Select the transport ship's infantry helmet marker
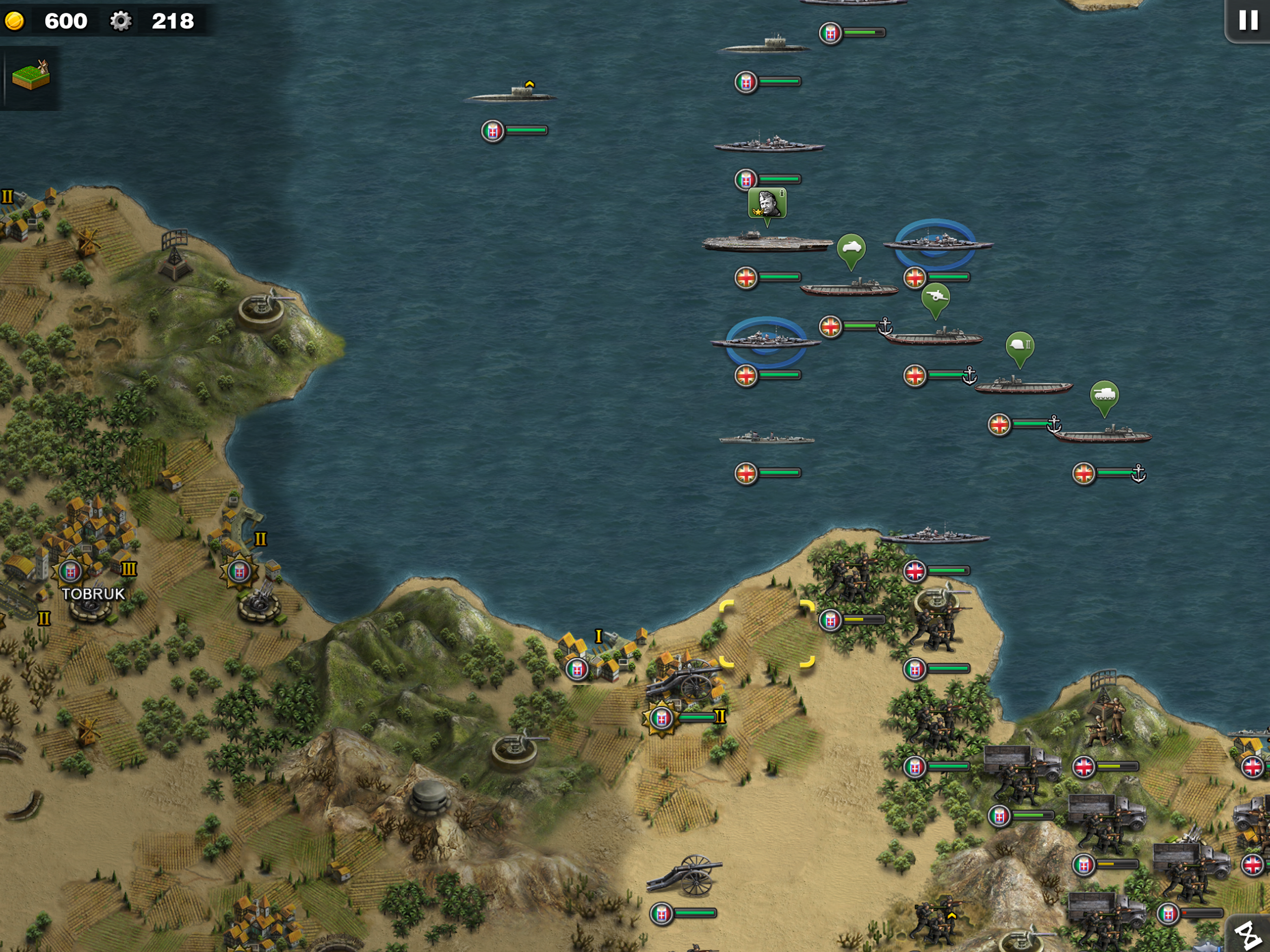 1020,346
